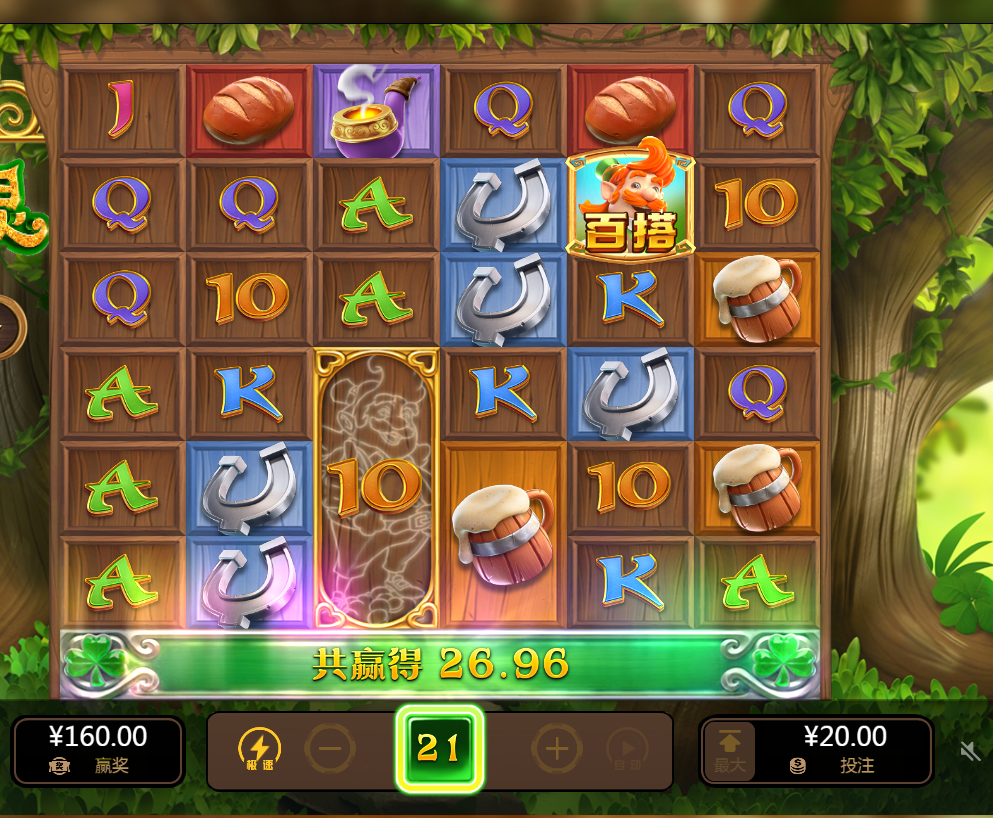
Task: Decrease the bet with the minus button
Action: click(329, 748)
